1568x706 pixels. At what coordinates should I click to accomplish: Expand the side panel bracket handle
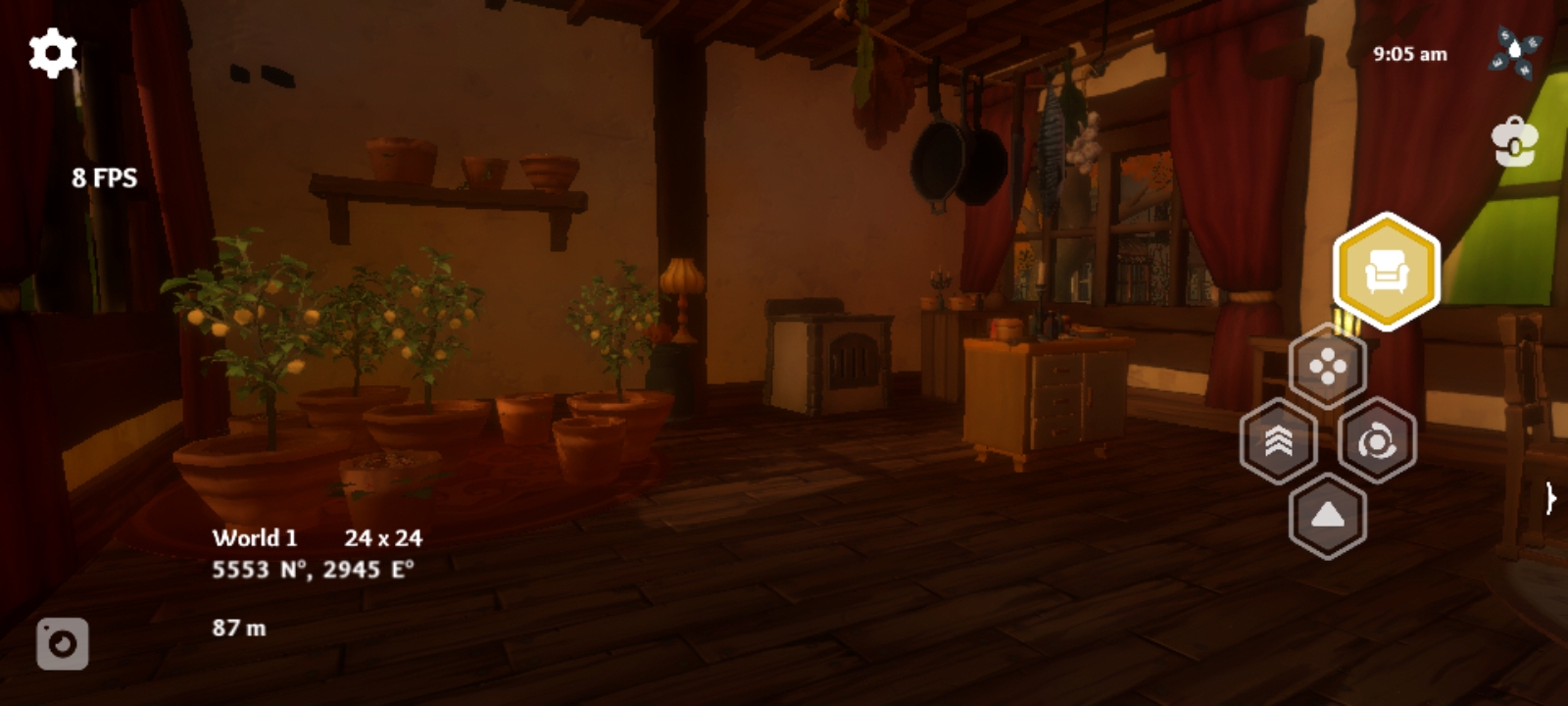1550,498
